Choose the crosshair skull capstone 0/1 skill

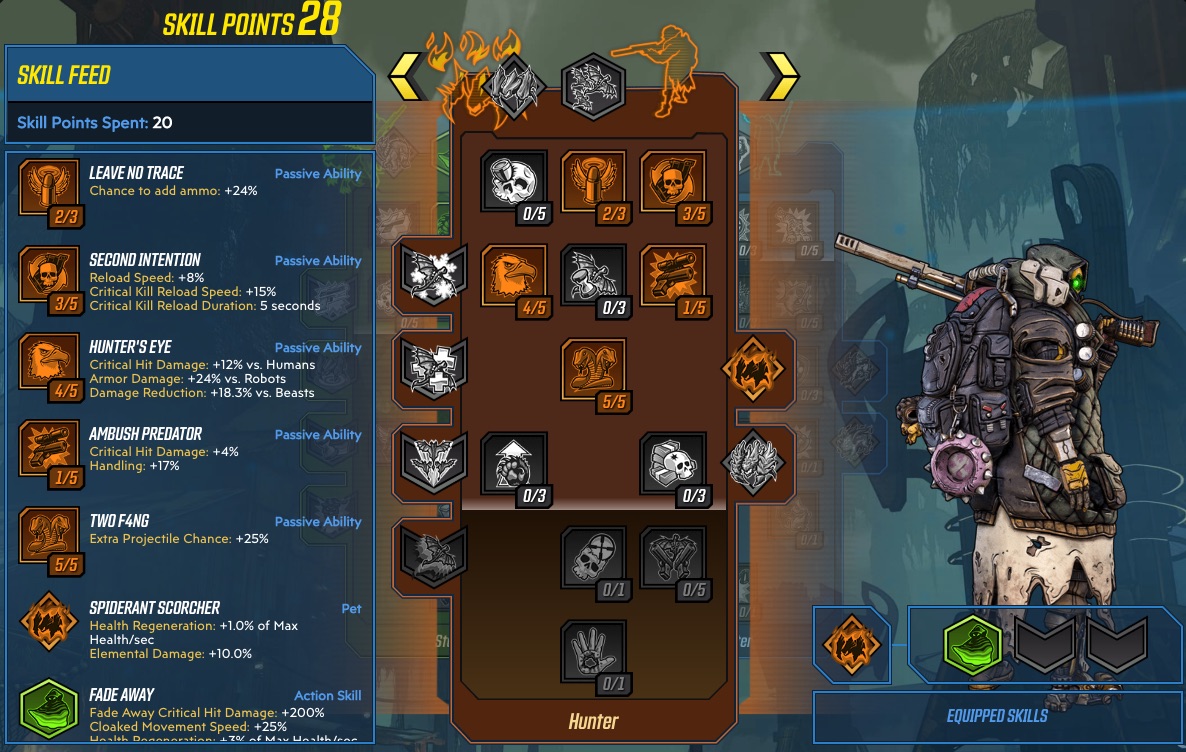(x=593, y=559)
